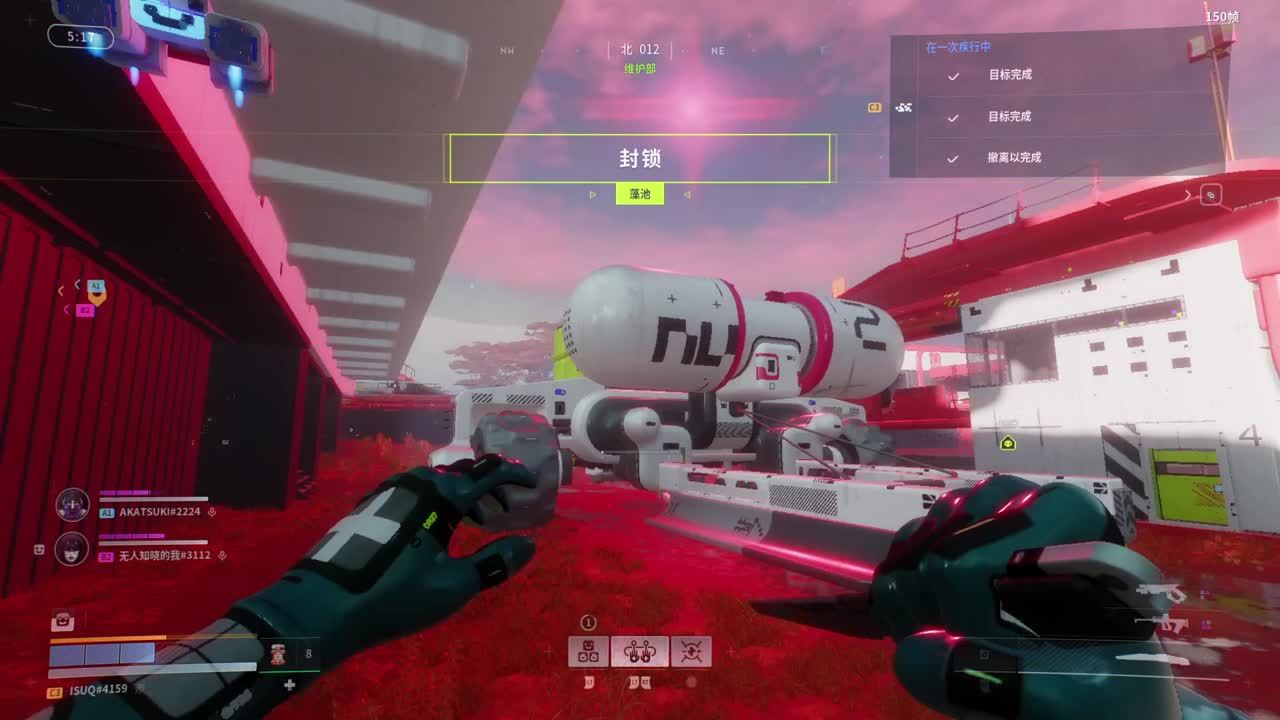Click the 北 012 compass heading
The image size is (1280, 720).
point(640,49)
